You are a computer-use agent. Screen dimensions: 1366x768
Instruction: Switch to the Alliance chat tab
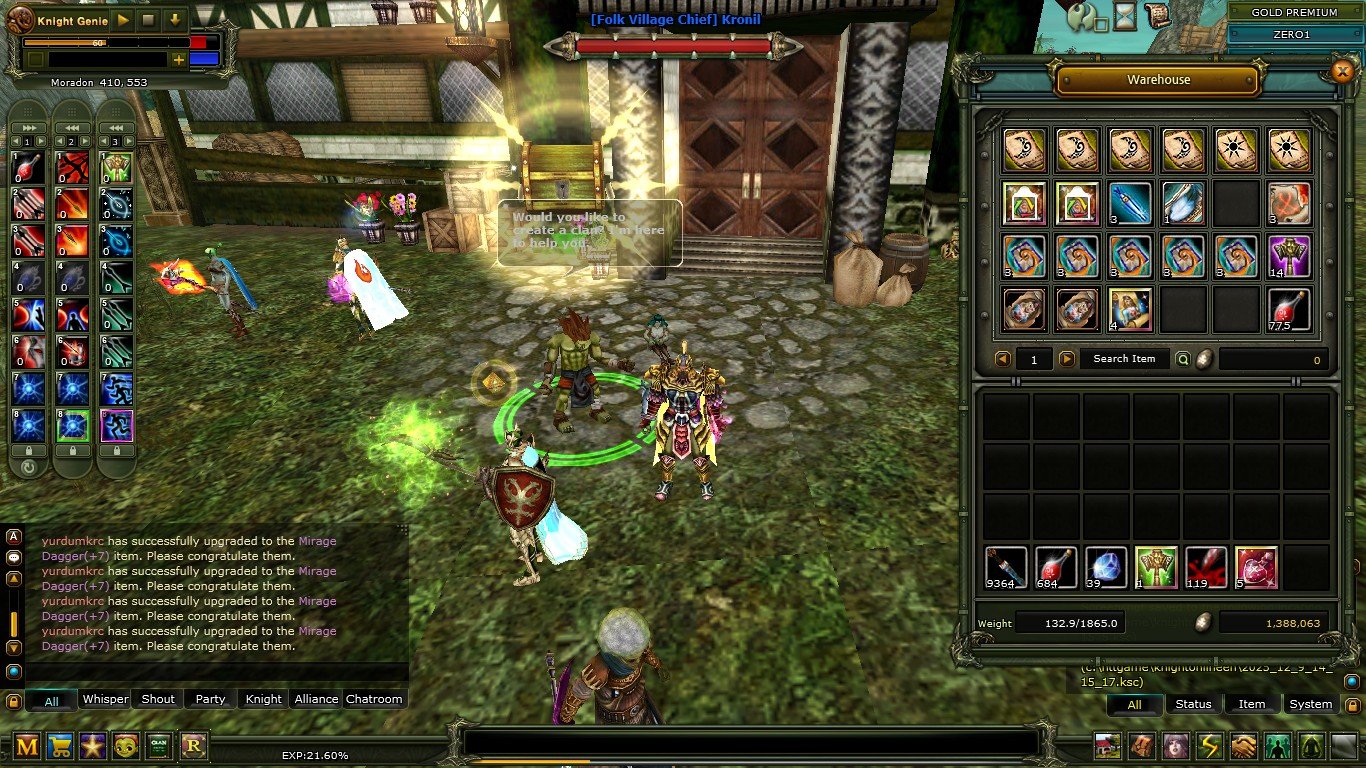point(316,699)
